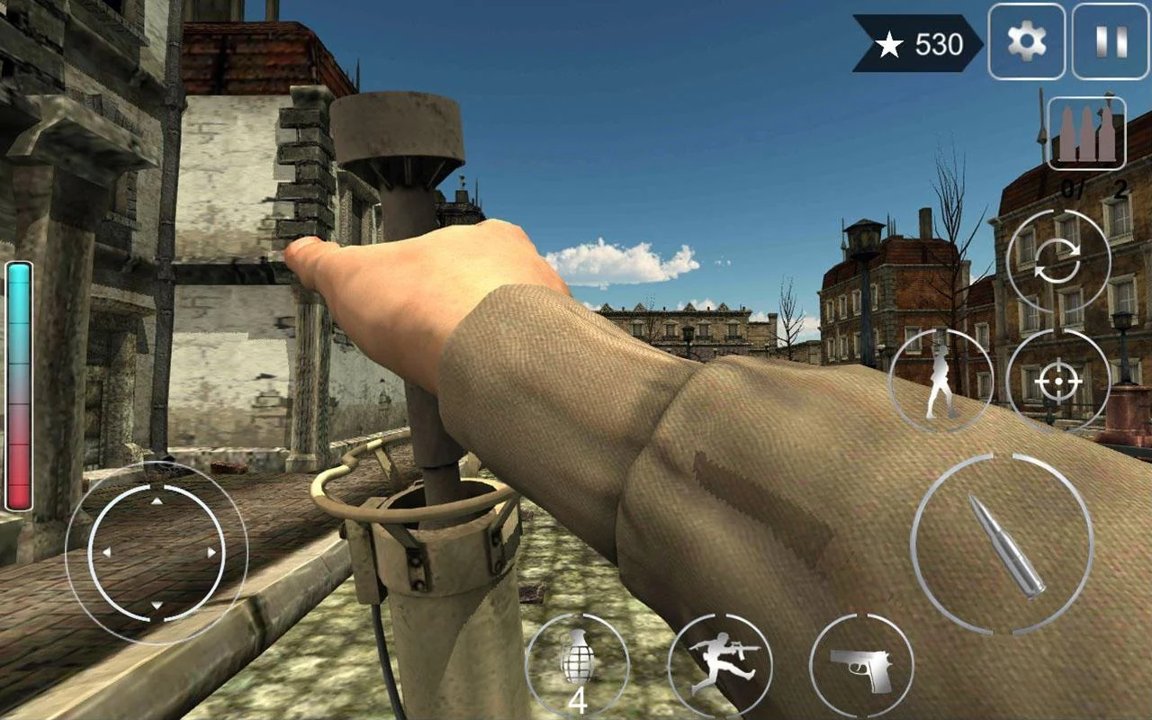Aim down sights with crosshair button
The image size is (1152, 720).
point(1058,381)
